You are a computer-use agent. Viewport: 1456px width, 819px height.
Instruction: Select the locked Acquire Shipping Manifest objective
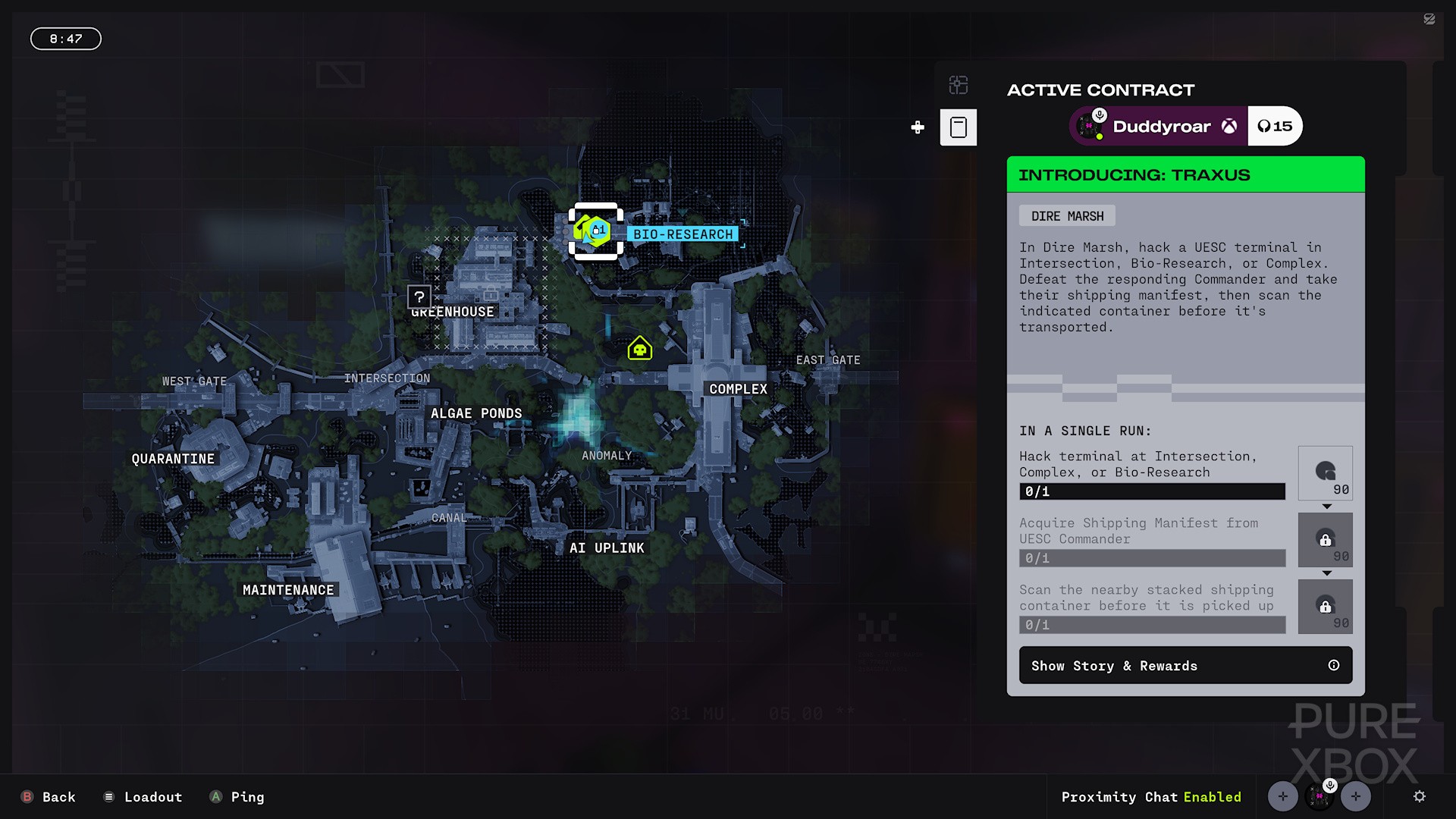click(1151, 540)
